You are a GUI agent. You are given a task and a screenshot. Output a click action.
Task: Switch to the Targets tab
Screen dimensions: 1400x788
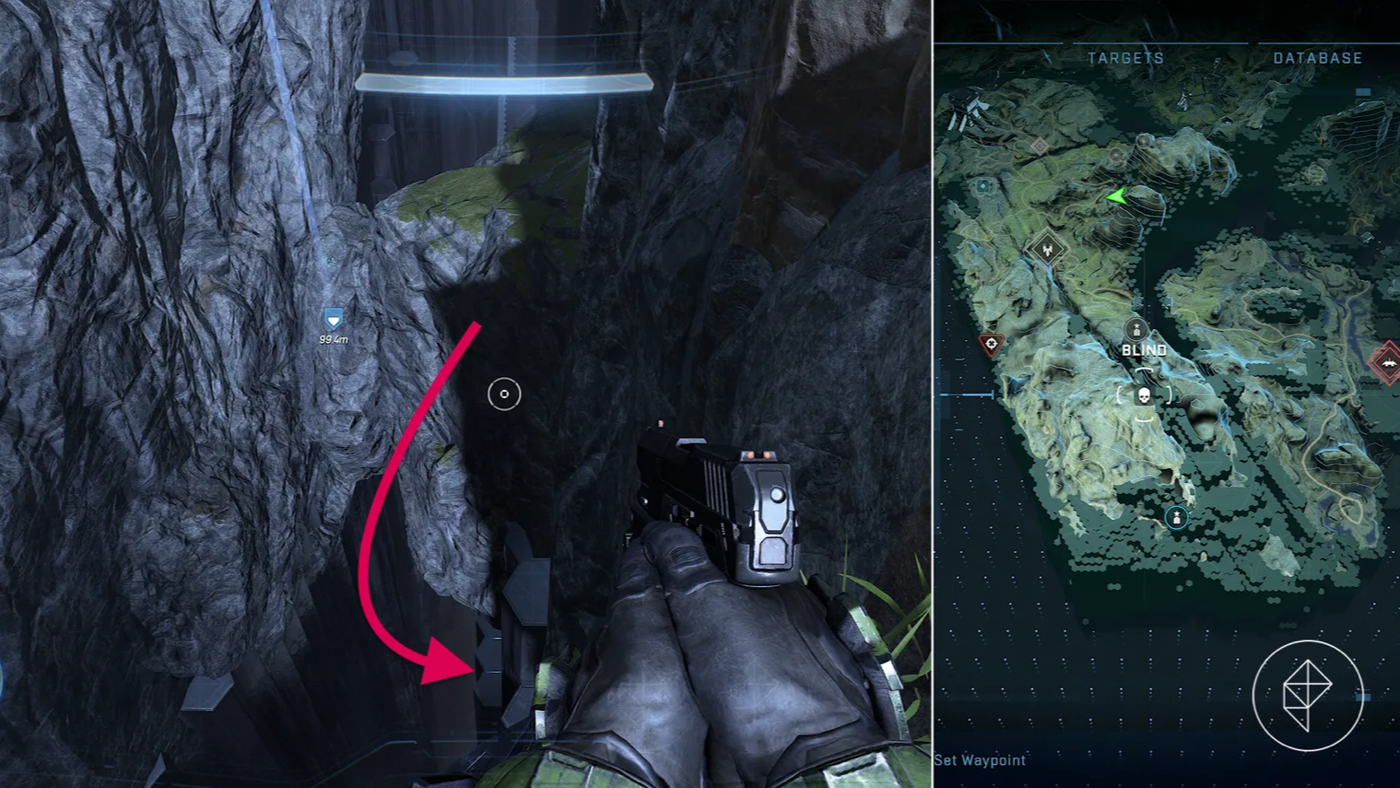pos(1125,58)
